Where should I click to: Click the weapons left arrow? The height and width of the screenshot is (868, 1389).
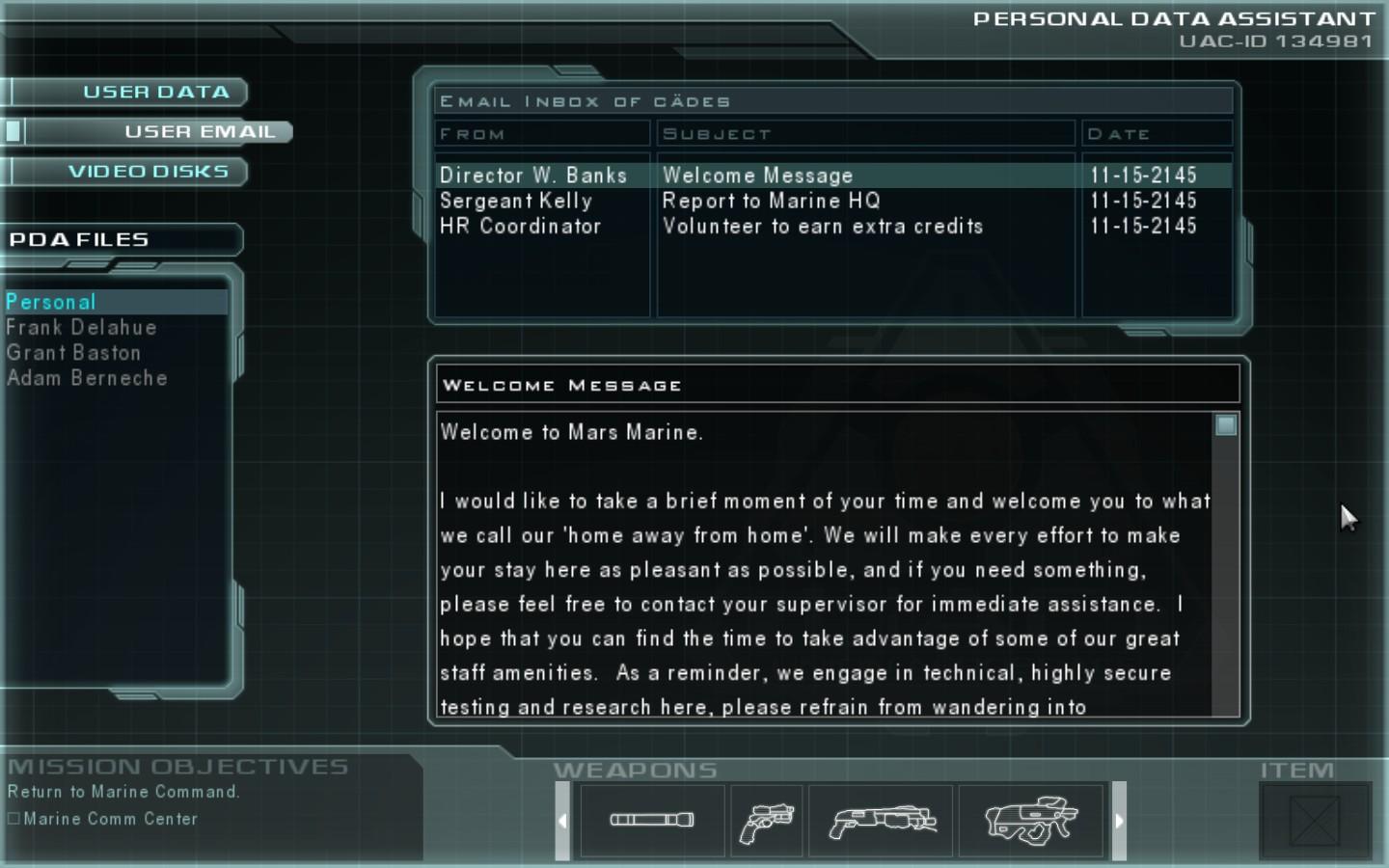pos(563,821)
